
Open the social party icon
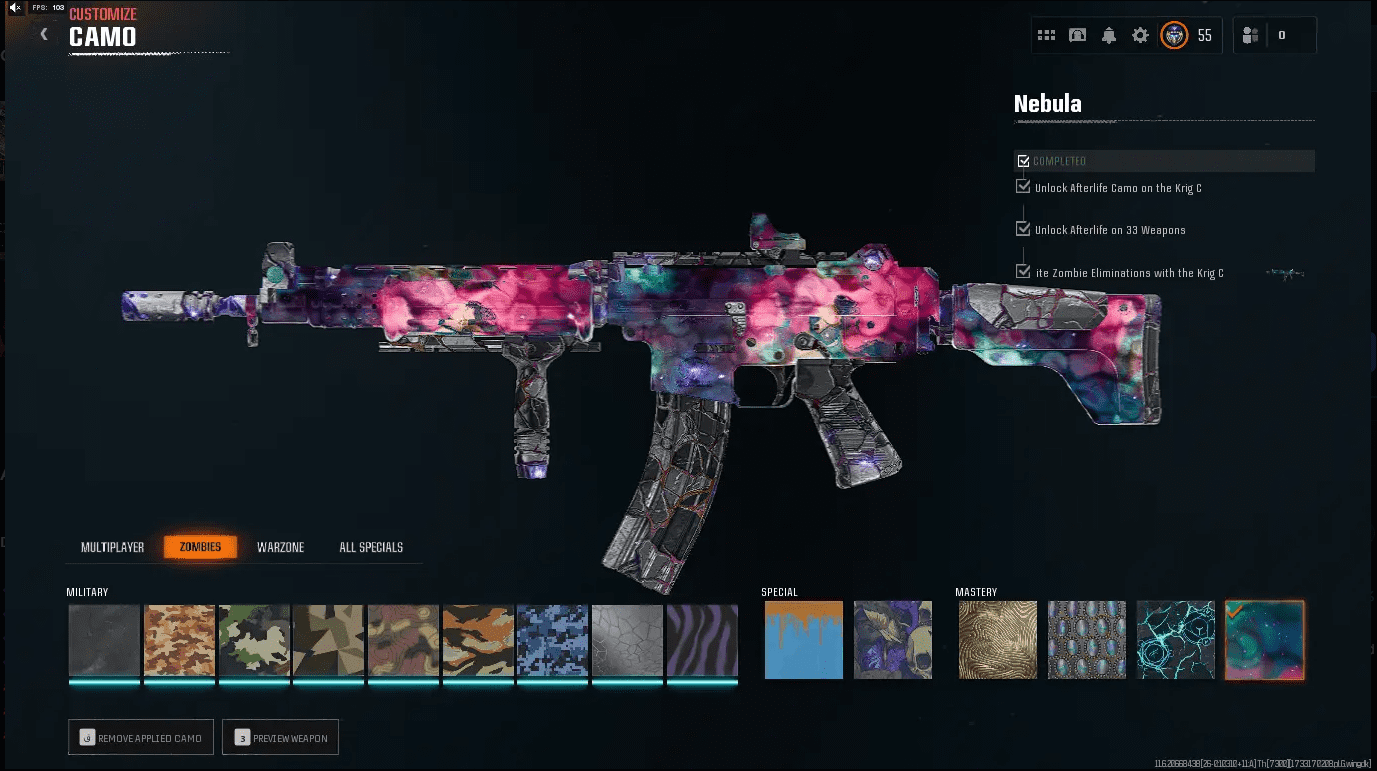pos(1250,35)
